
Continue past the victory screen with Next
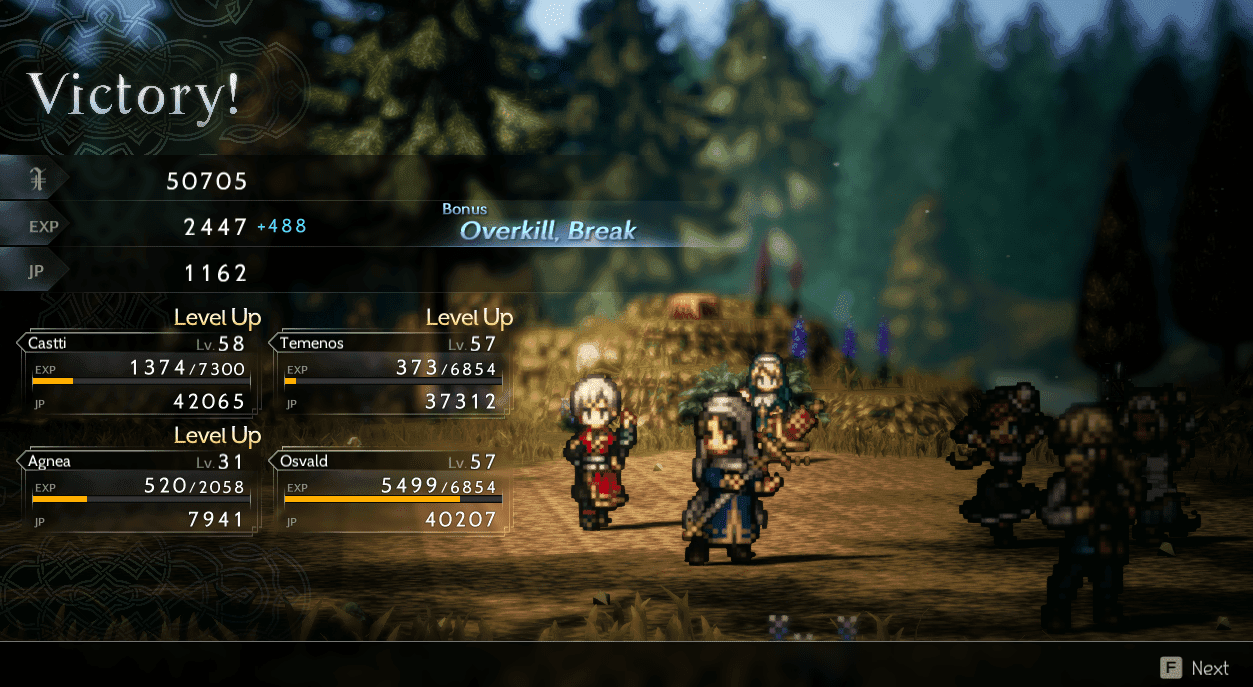(x=1196, y=668)
